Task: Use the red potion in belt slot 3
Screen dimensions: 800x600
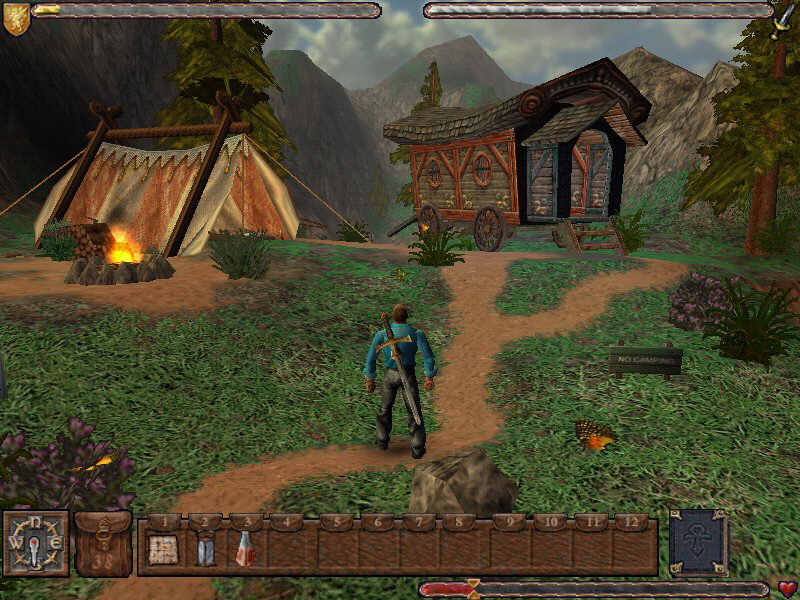Action: pyautogui.click(x=244, y=549)
